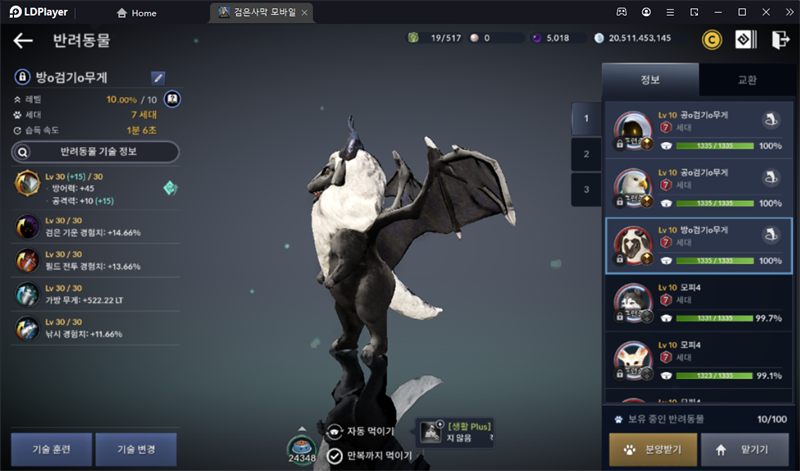Select the fennec fox 모피4 pet at 99.1%

point(699,363)
